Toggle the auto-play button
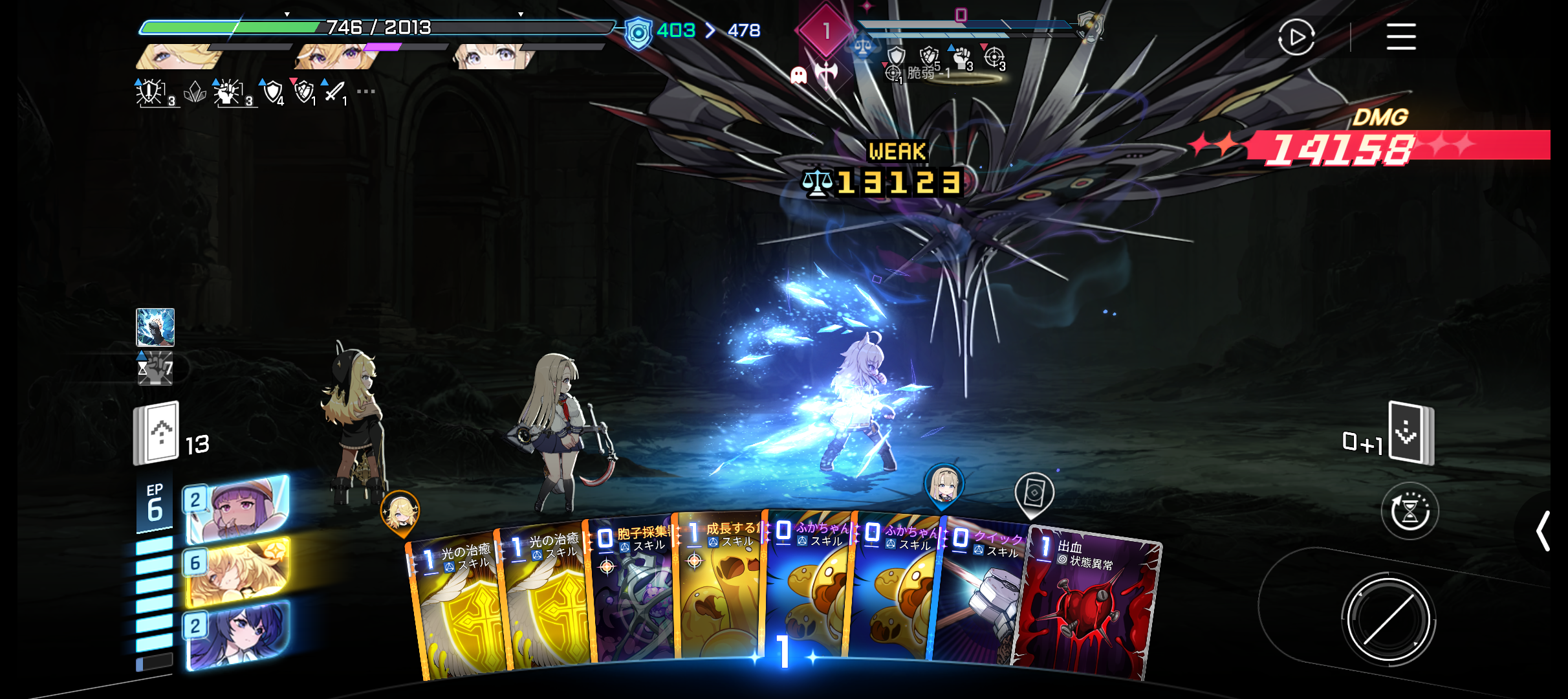Image resolution: width=1568 pixels, height=699 pixels. (1296, 38)
